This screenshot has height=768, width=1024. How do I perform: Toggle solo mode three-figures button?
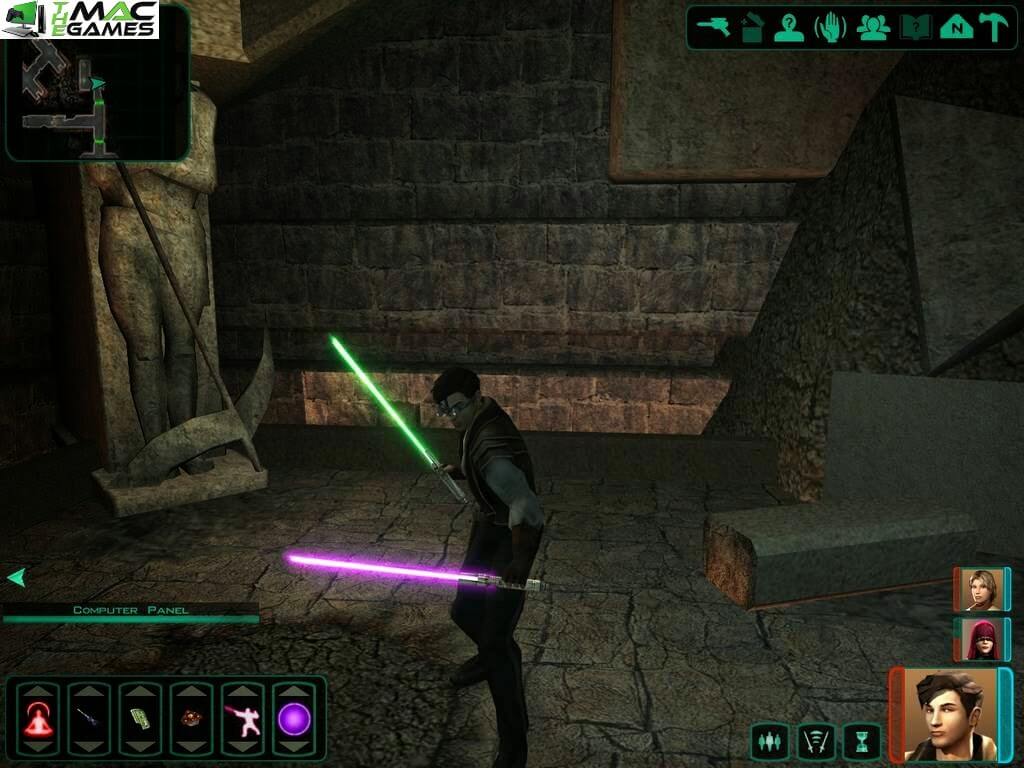(x=769, y=741)
